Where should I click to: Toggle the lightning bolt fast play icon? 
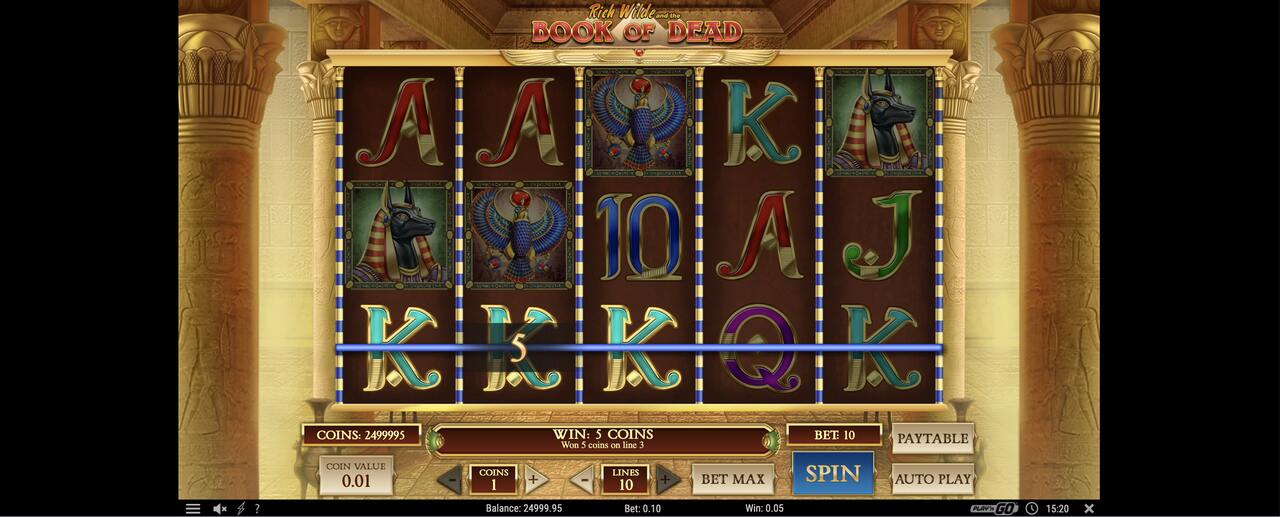(x=240, y=509)
